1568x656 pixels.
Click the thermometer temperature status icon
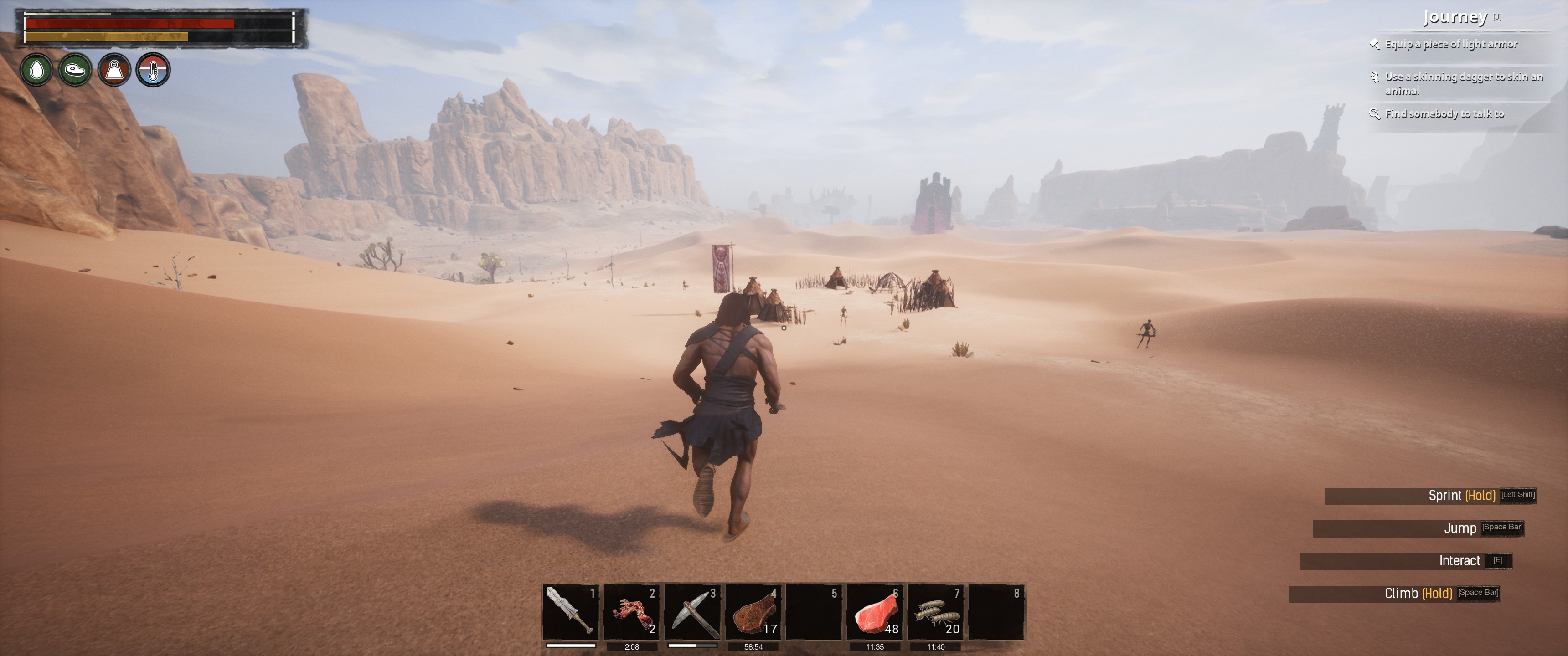153,70
